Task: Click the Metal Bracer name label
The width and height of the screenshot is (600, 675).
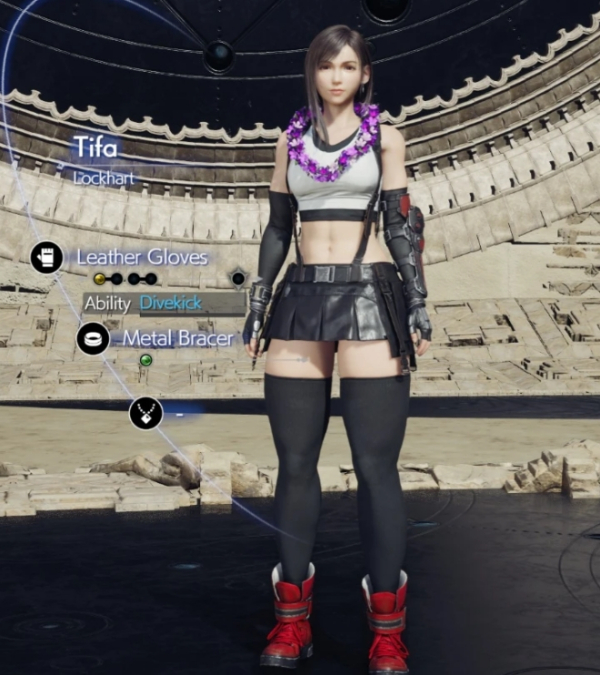Action: [178, 338]
